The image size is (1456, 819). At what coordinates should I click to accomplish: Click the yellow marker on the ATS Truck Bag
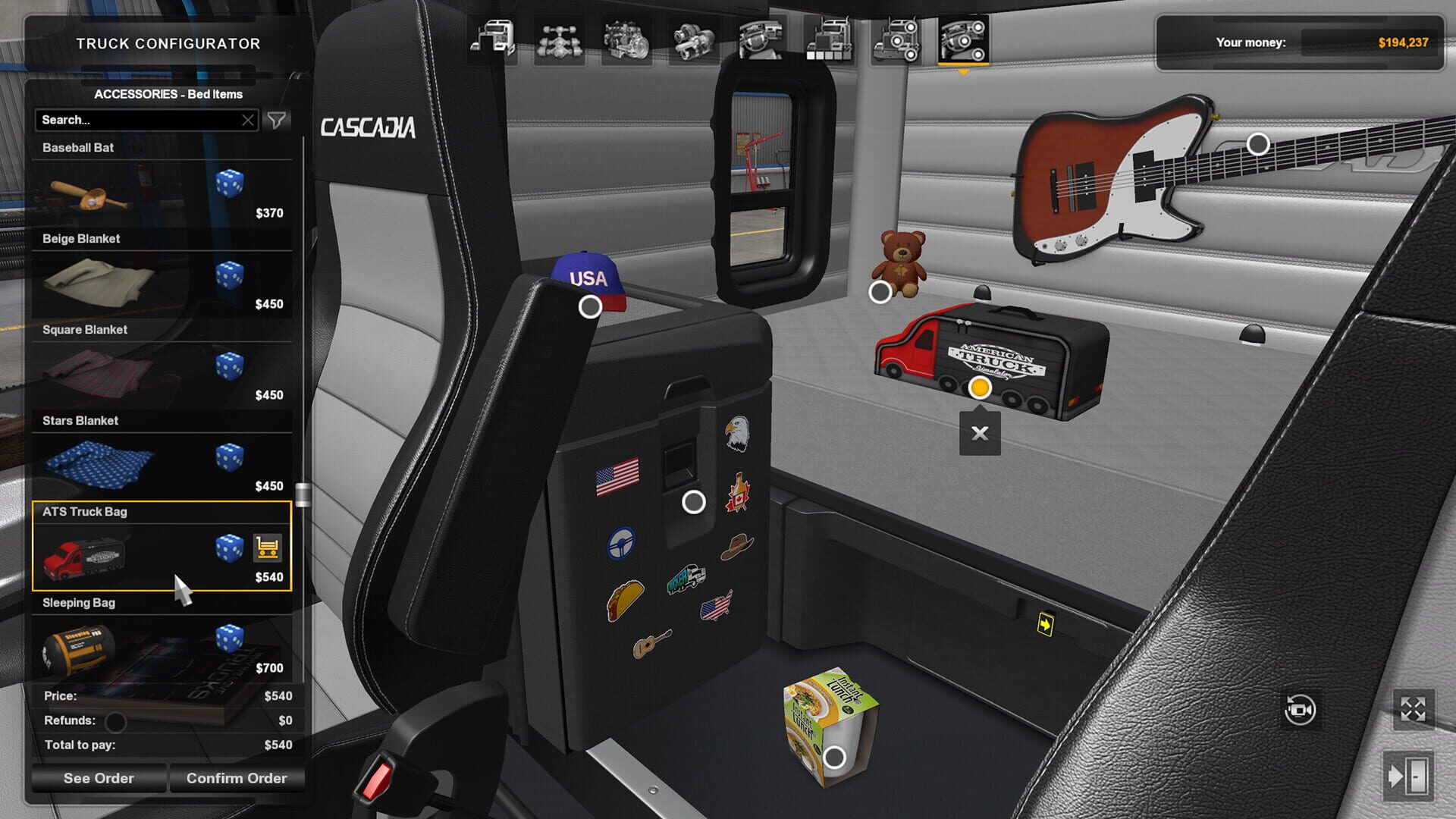pos(979,388)
